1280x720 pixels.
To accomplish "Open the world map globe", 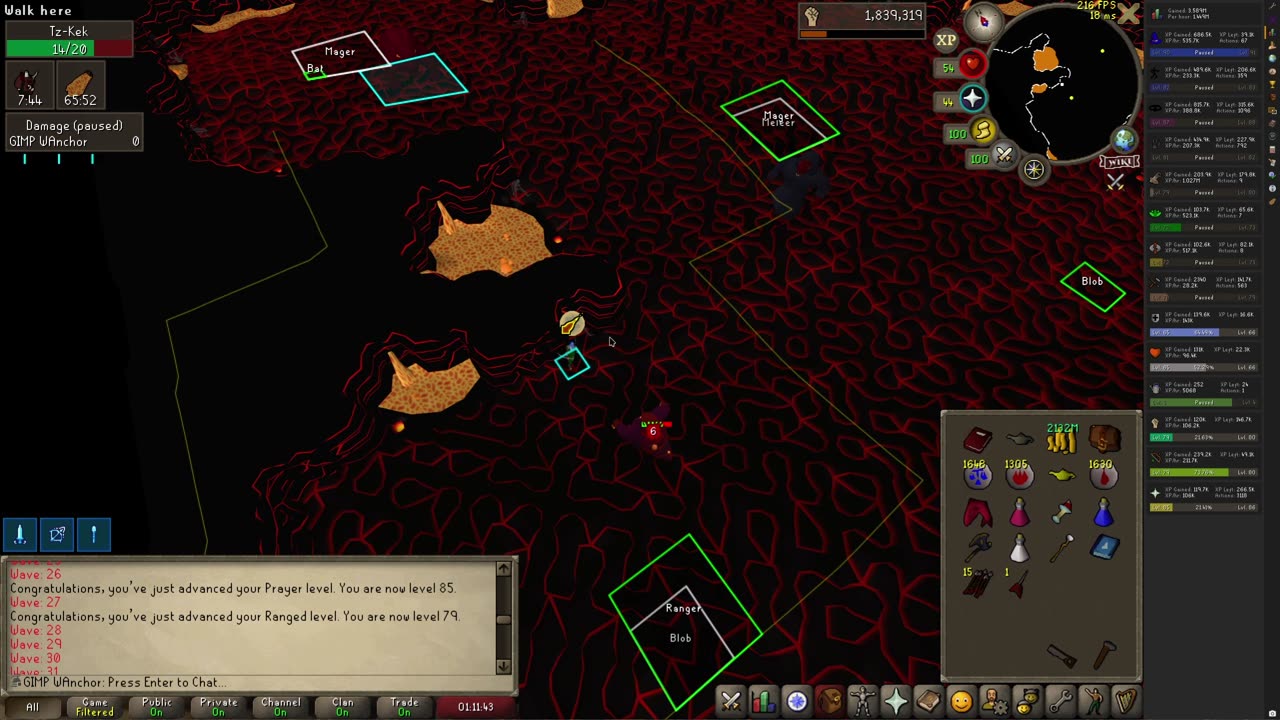I will [1125, 141].
